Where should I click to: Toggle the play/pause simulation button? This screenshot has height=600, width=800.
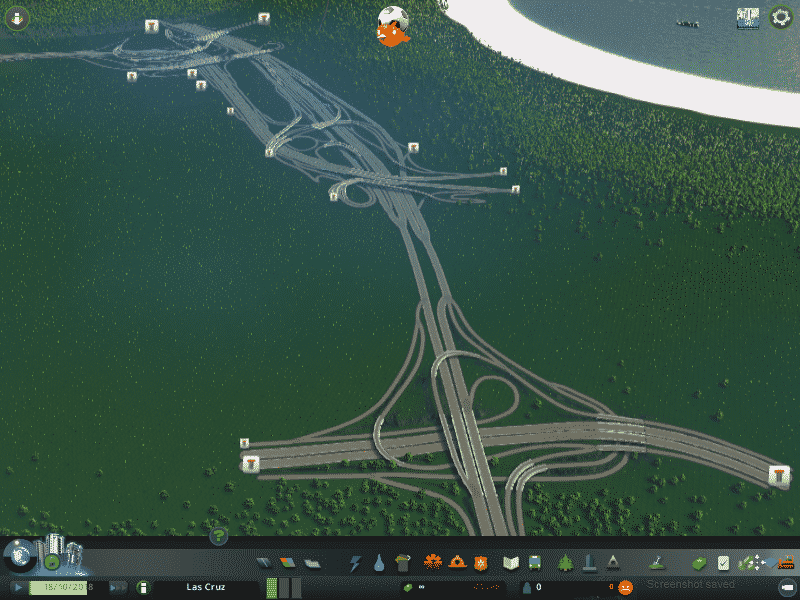[19, 587]
